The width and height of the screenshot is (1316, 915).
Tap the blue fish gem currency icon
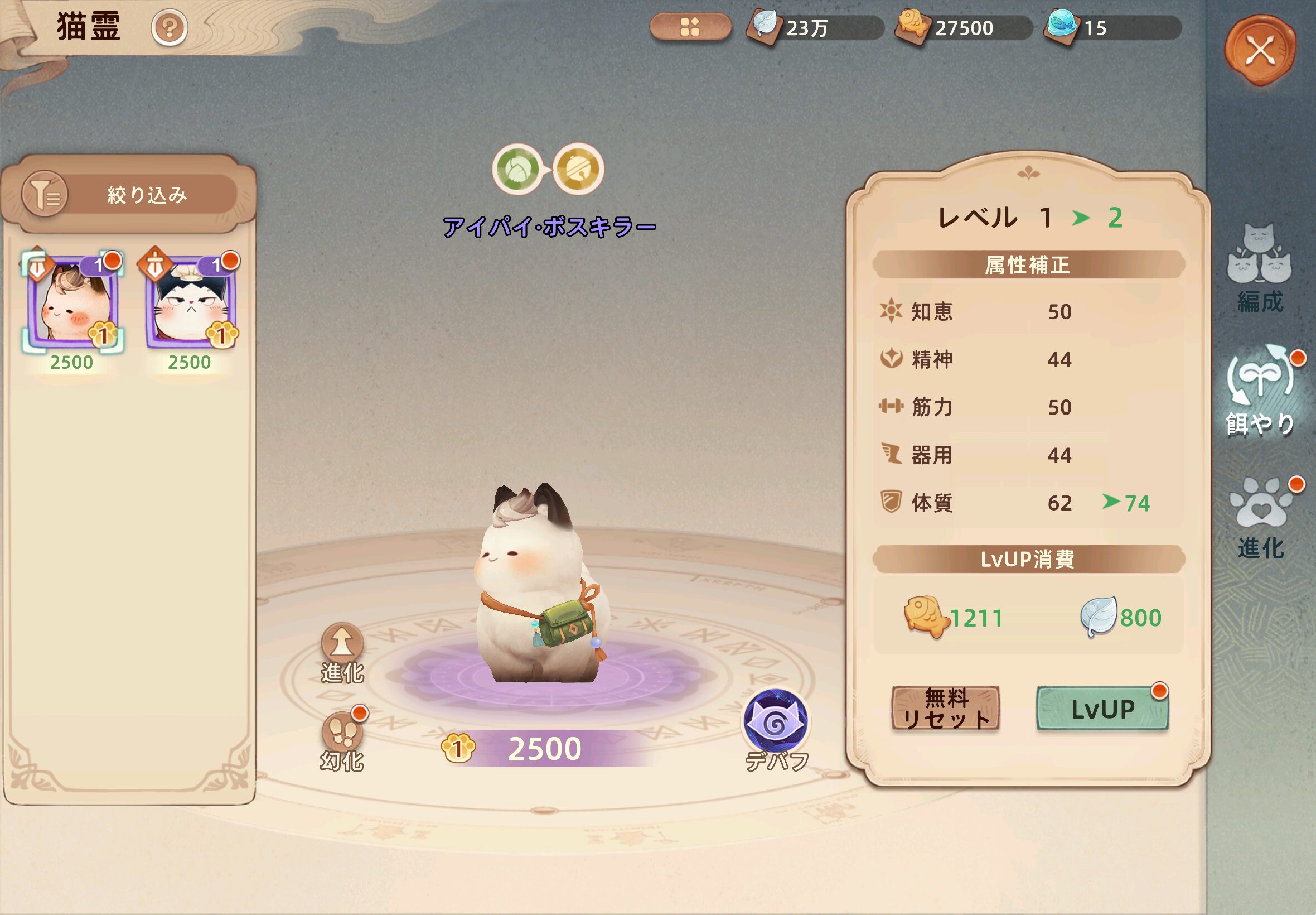pyautogui.click(x=1062, y=26)
